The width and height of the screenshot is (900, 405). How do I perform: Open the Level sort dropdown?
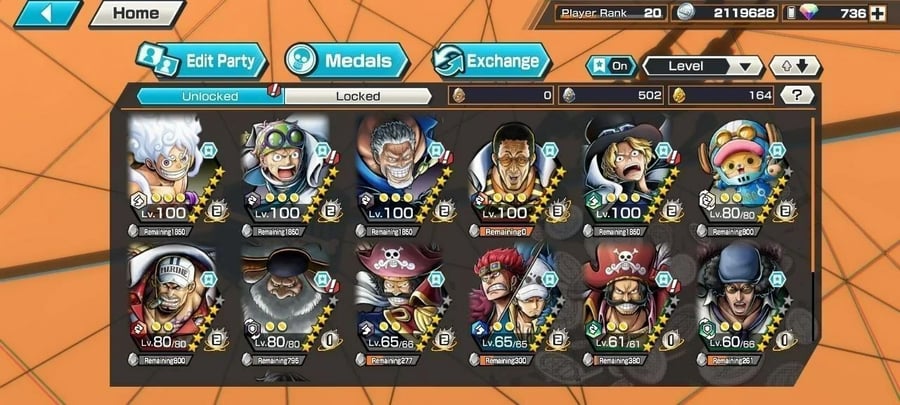702,66
